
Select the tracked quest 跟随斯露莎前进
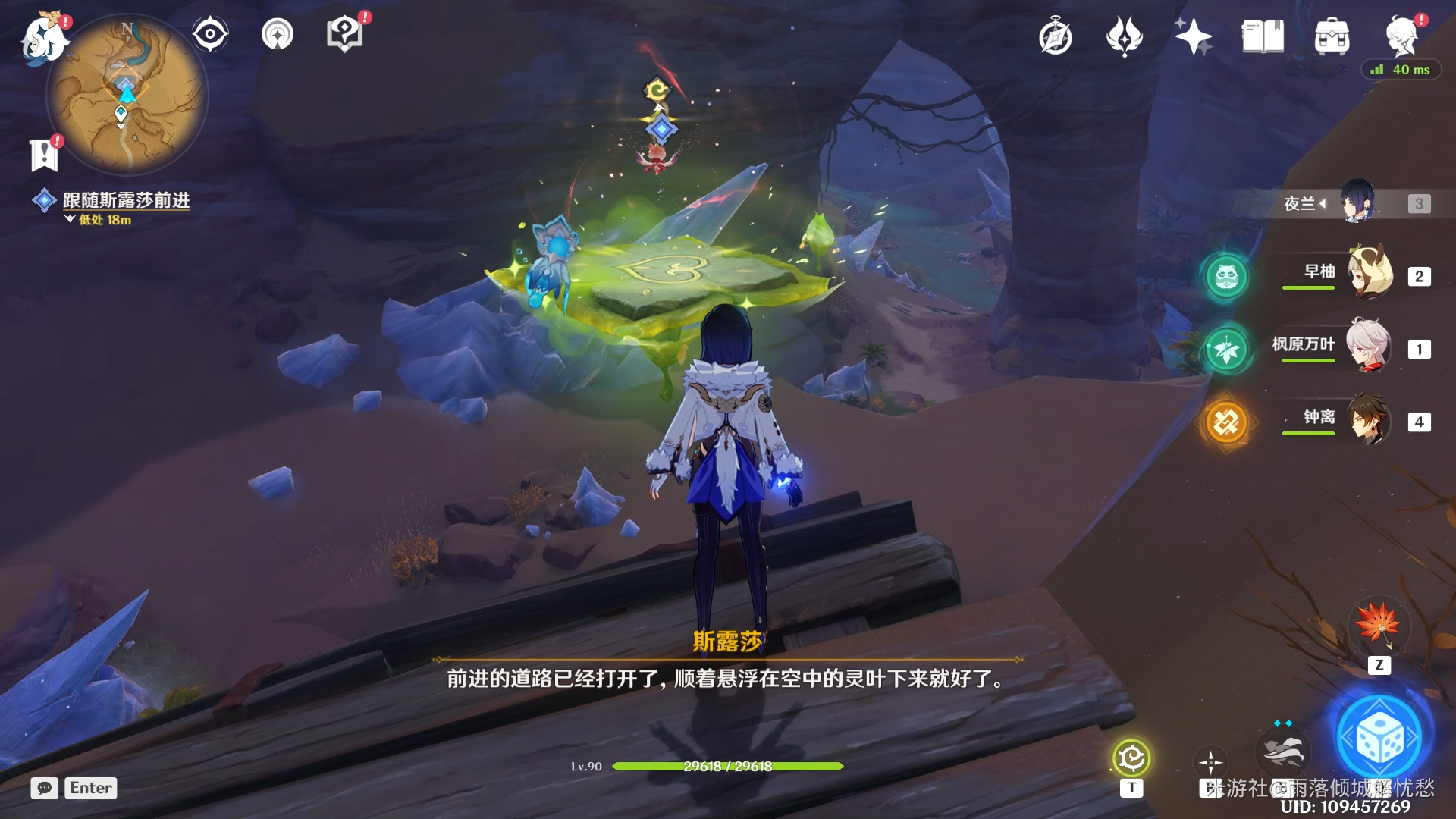click(x=126, y=200)
